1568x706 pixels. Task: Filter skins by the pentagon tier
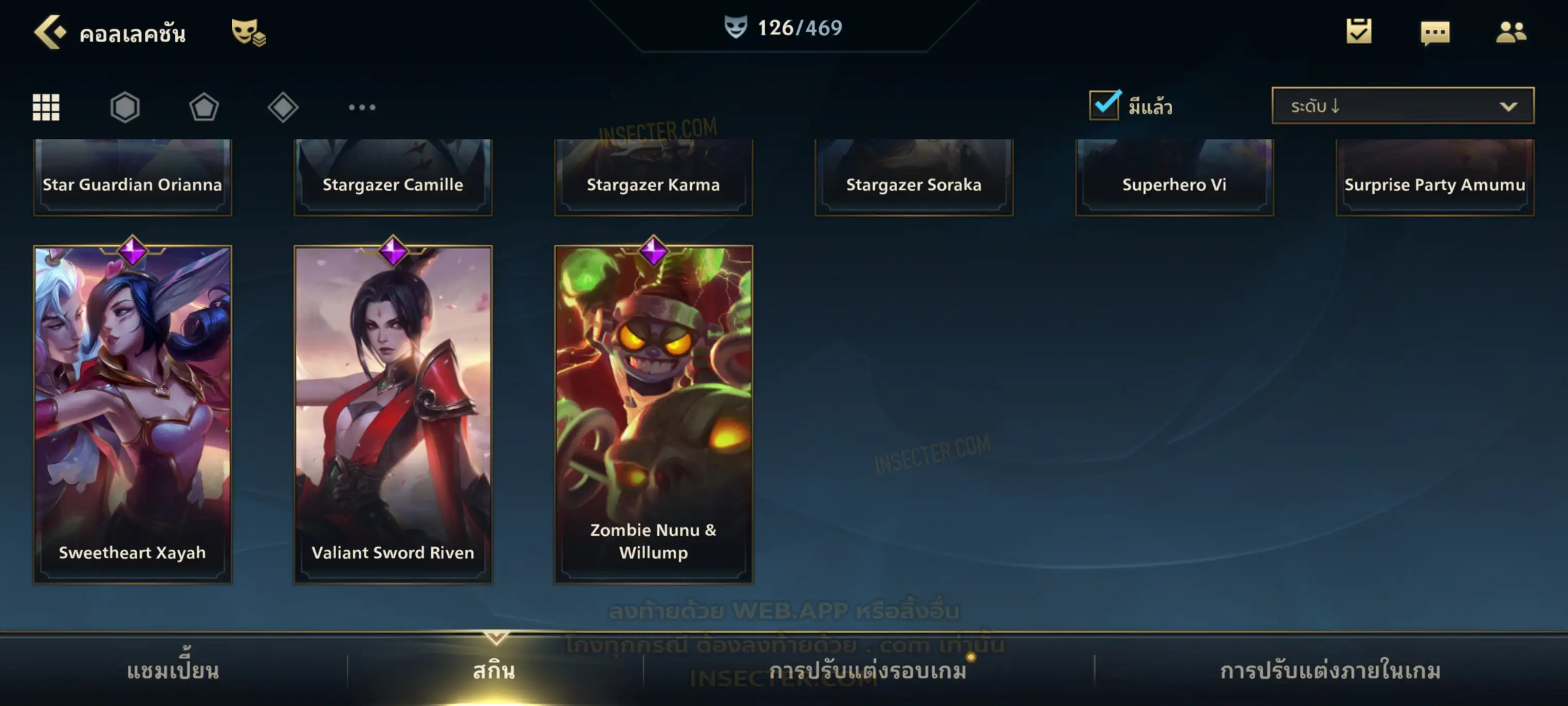click(x=204, y=107)
